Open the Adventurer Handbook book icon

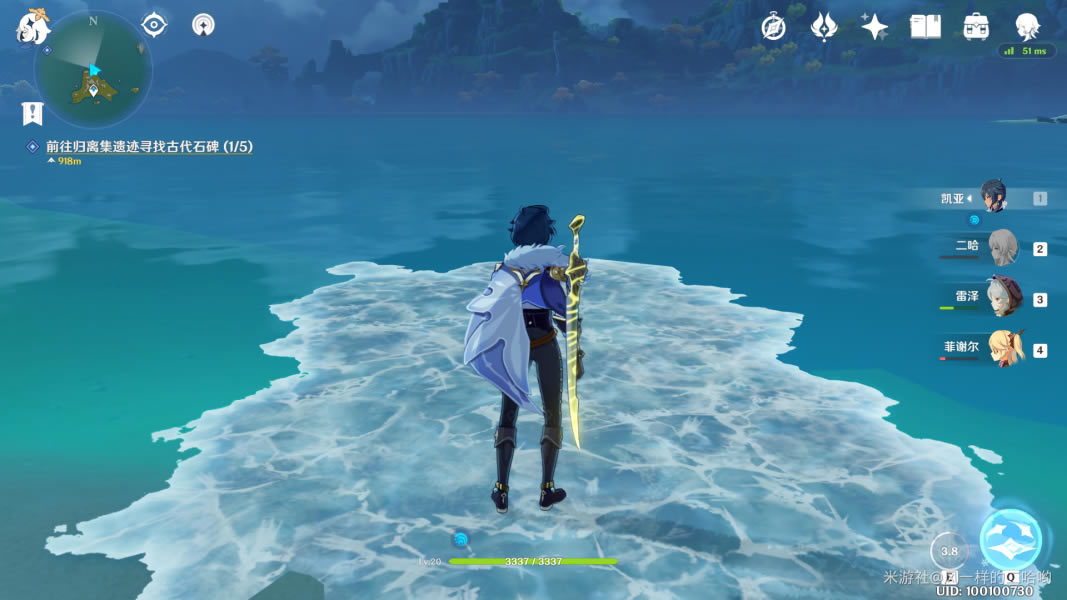click(925, 27)
